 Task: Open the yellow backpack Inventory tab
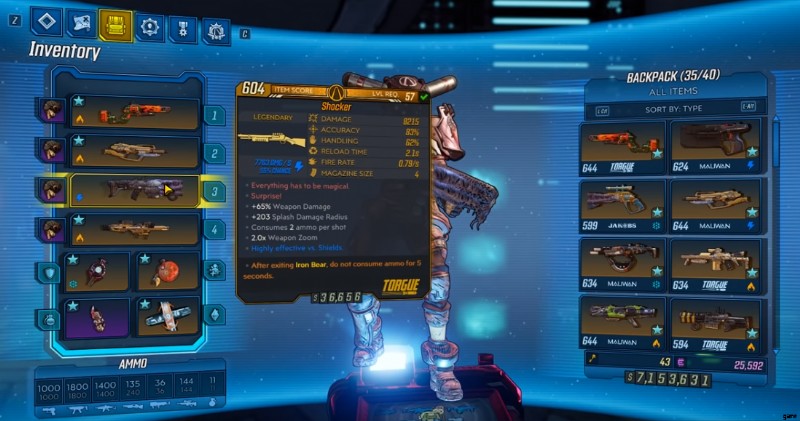(116, 24)
